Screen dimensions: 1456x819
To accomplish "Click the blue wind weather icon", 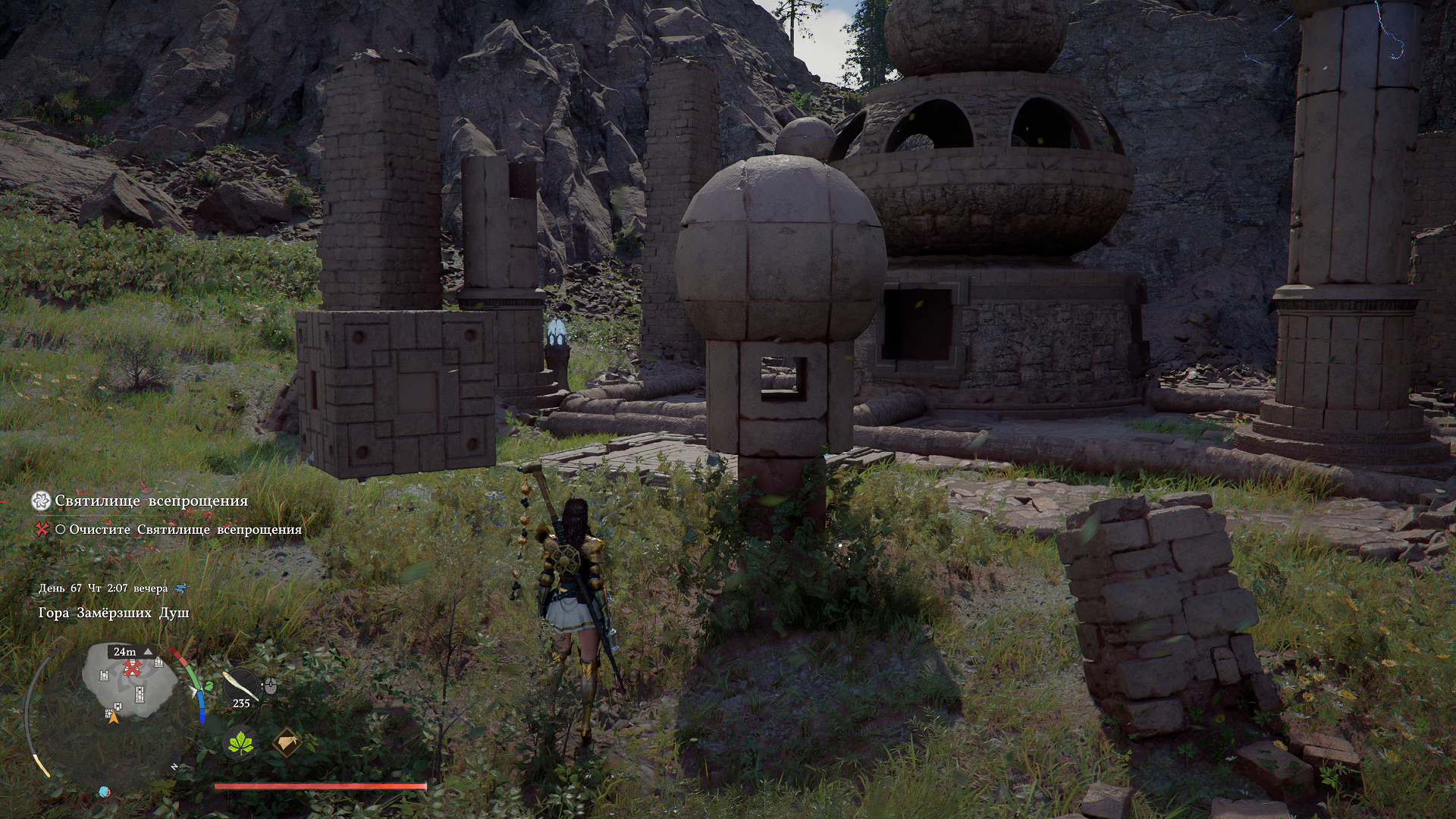I will (x=180, y=588).
